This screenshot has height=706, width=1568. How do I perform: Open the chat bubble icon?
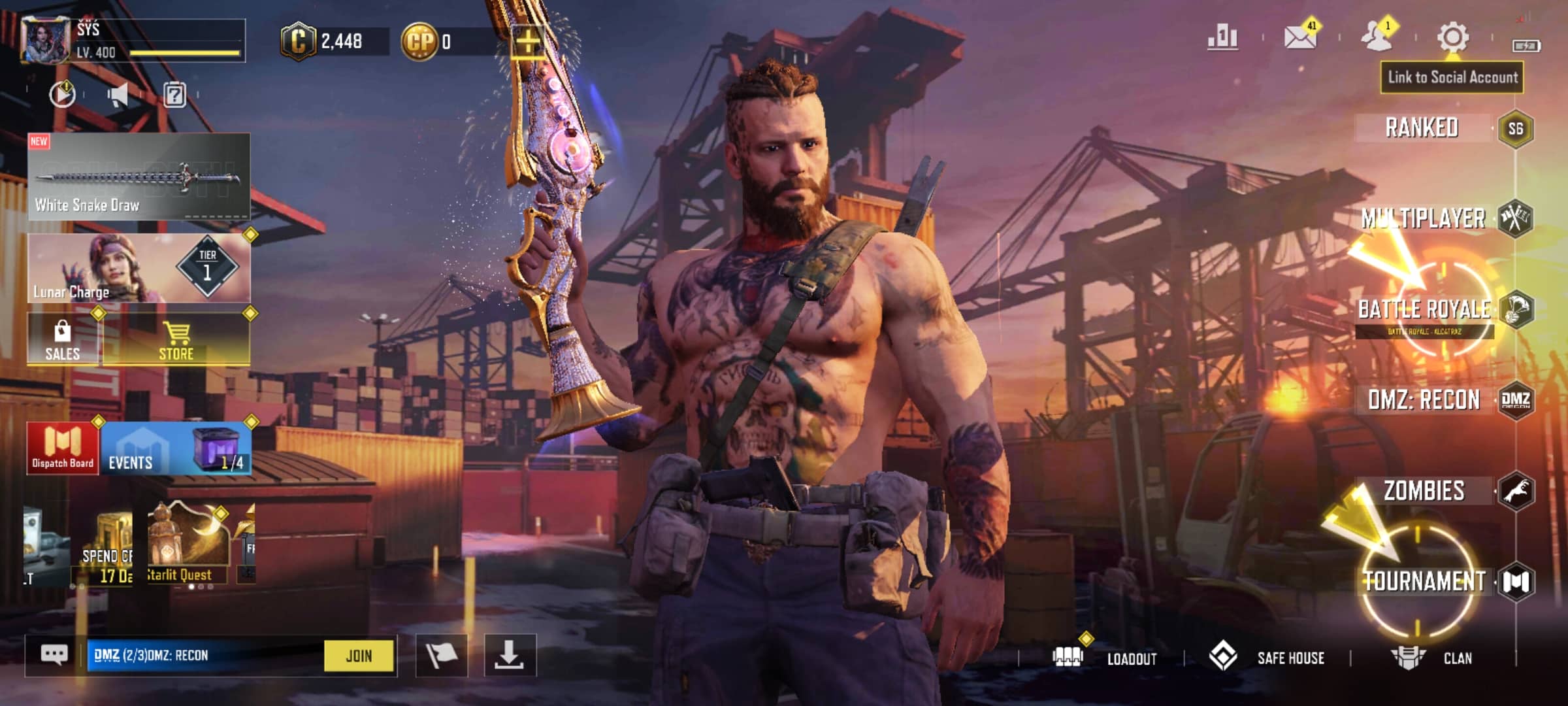(54, 655)
